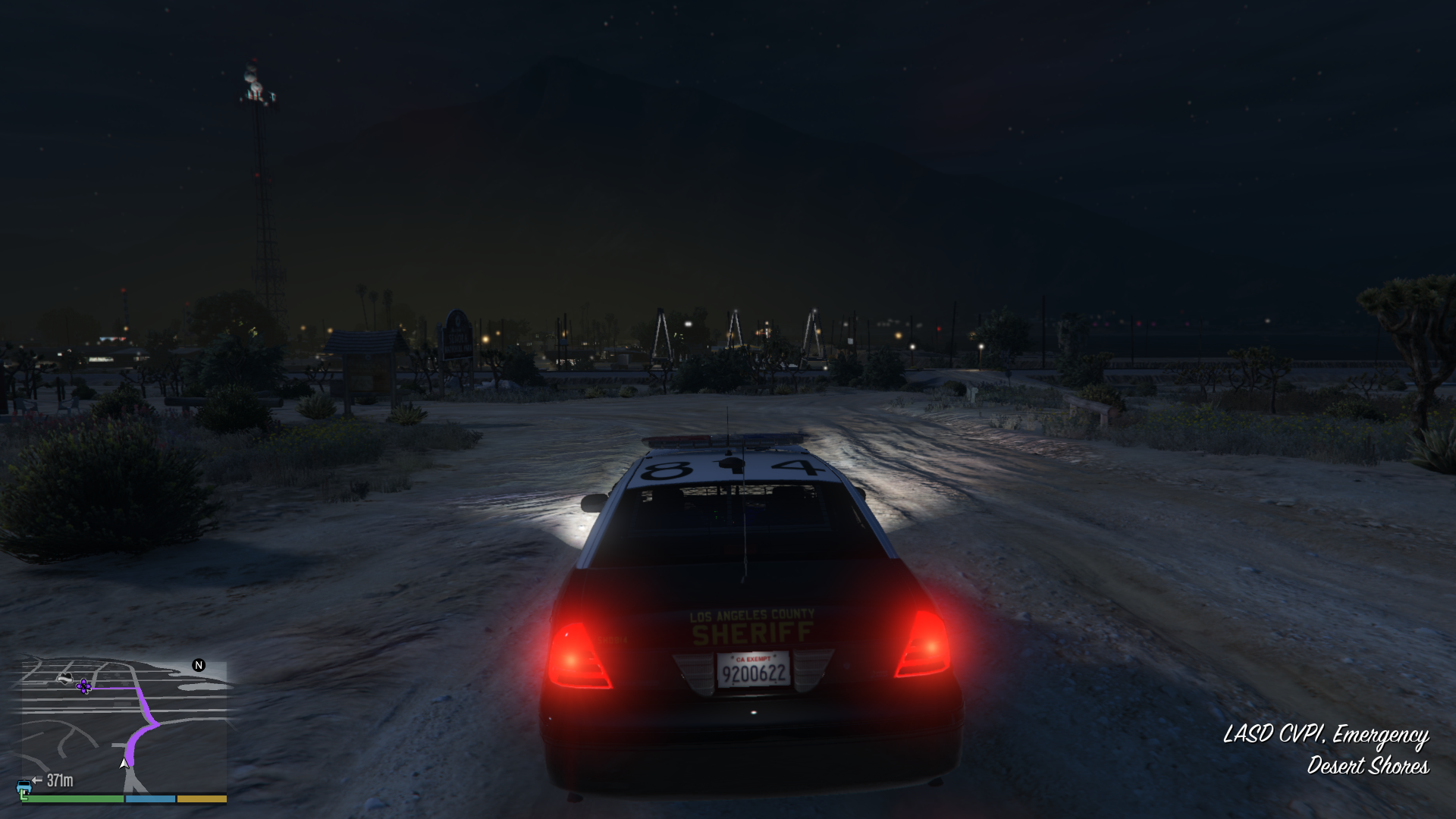Select the purple waypoint marker on the minimap
Viewport: 1456px width, 819px height.
pos(84,686)
